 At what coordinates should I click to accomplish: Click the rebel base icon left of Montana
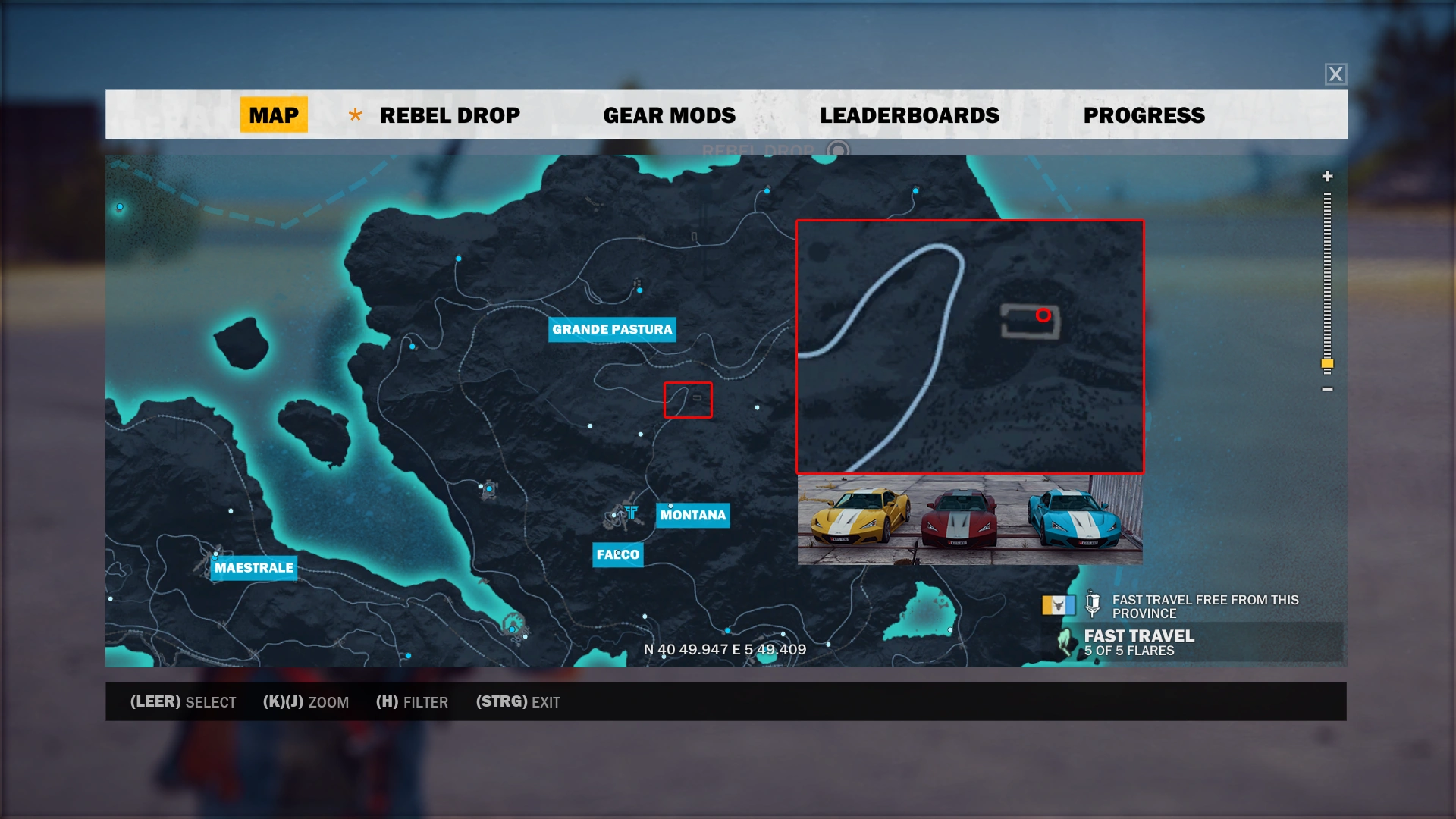click(632, 511)
